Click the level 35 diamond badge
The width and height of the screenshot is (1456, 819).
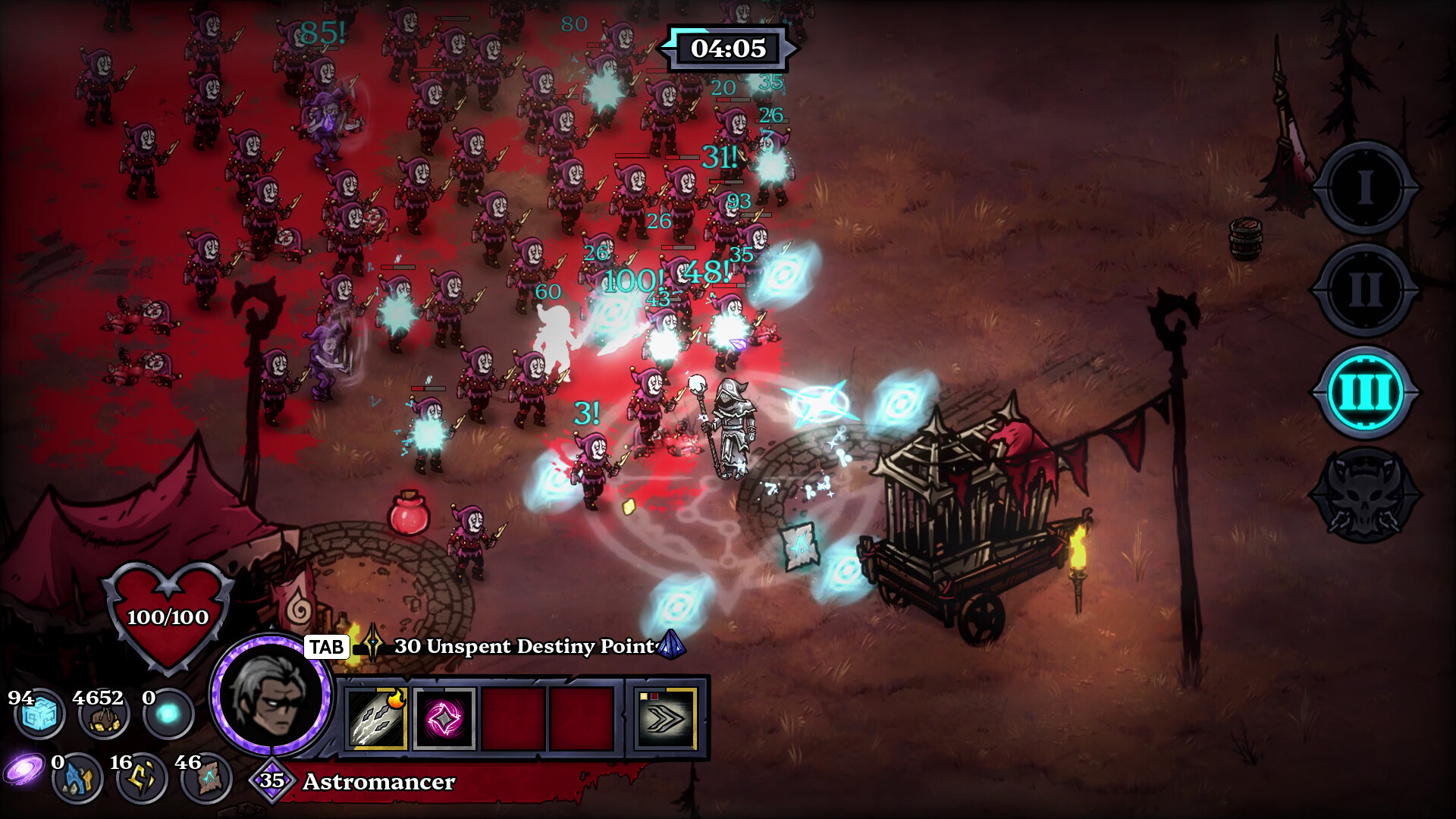[271, 780]
